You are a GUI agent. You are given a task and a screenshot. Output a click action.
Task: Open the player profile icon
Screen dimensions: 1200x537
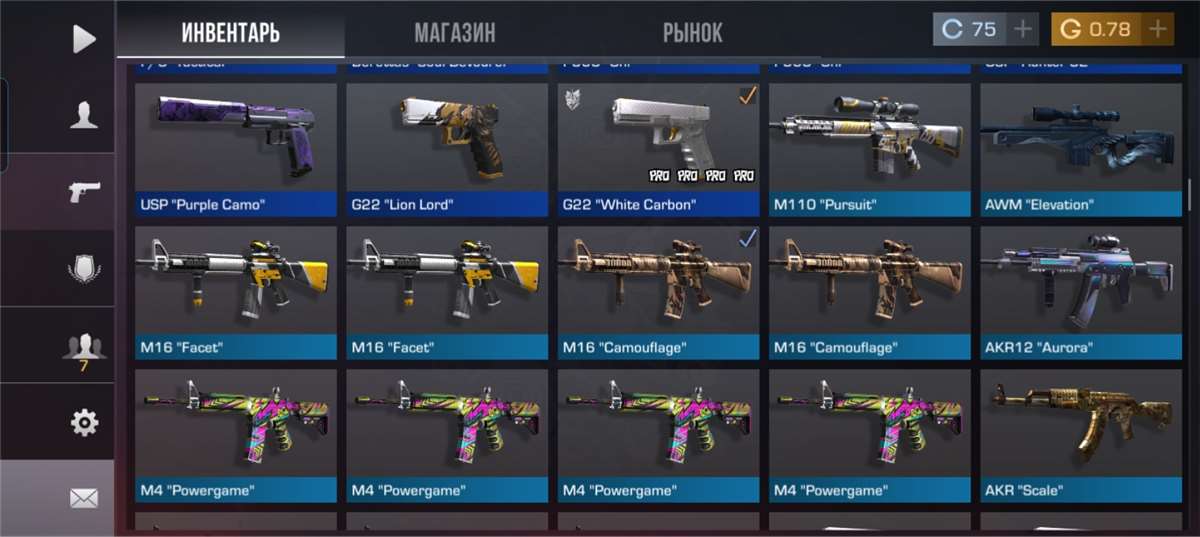(84, 116)
